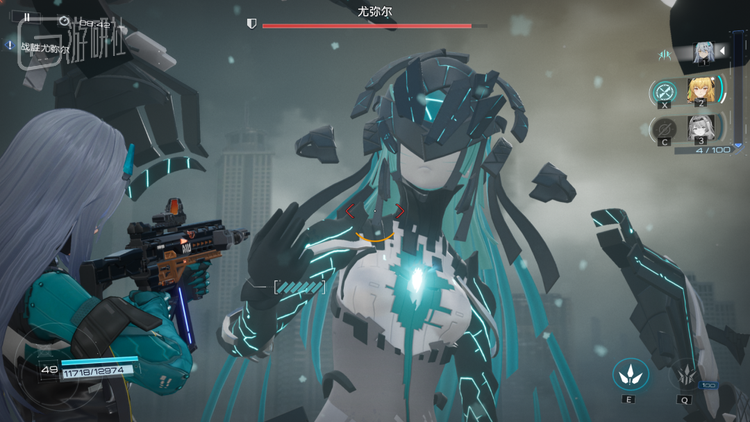
Task: Pause the battle with the pause button
Action: pos(27,17)
